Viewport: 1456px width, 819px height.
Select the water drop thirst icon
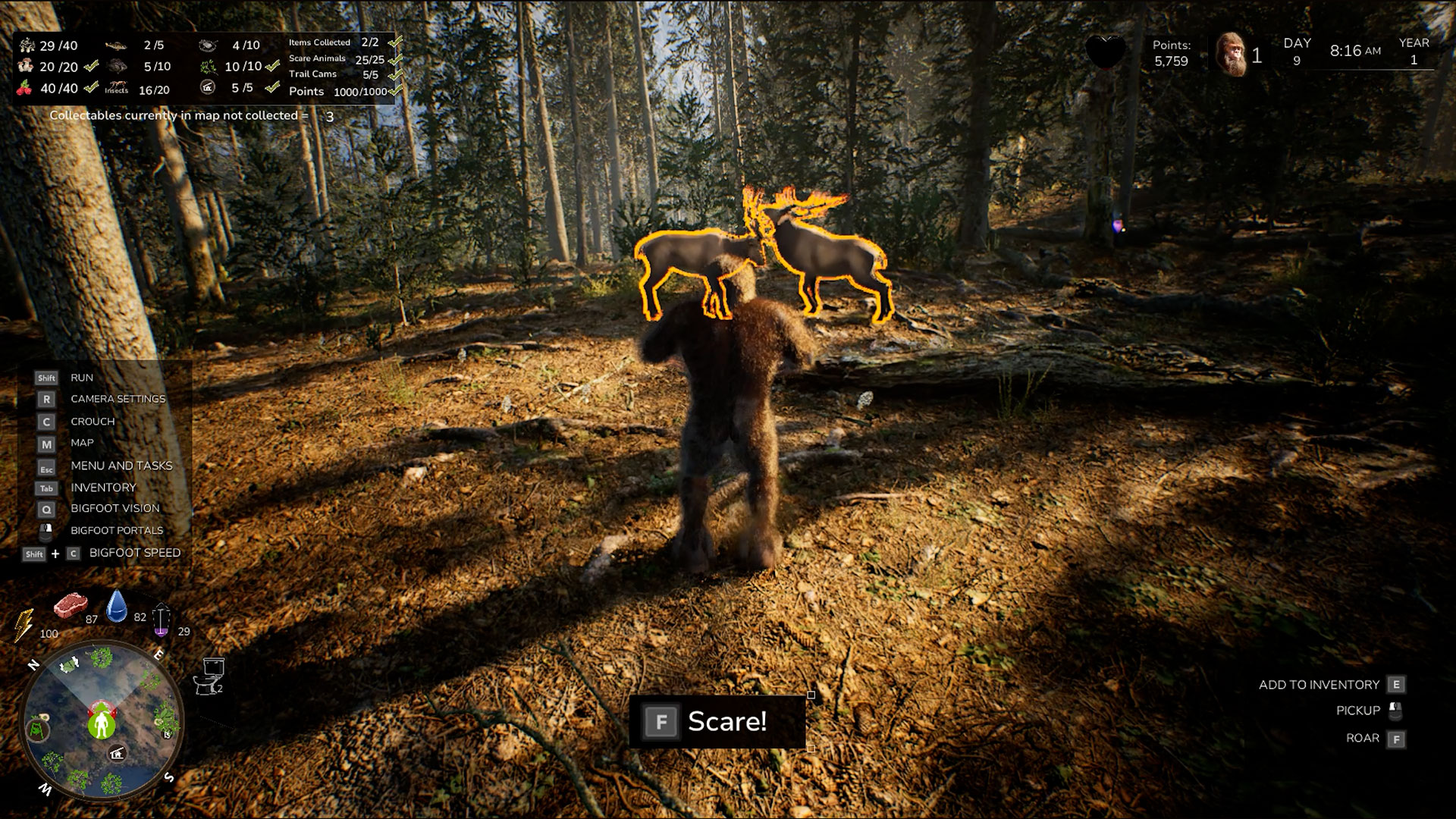117,606
